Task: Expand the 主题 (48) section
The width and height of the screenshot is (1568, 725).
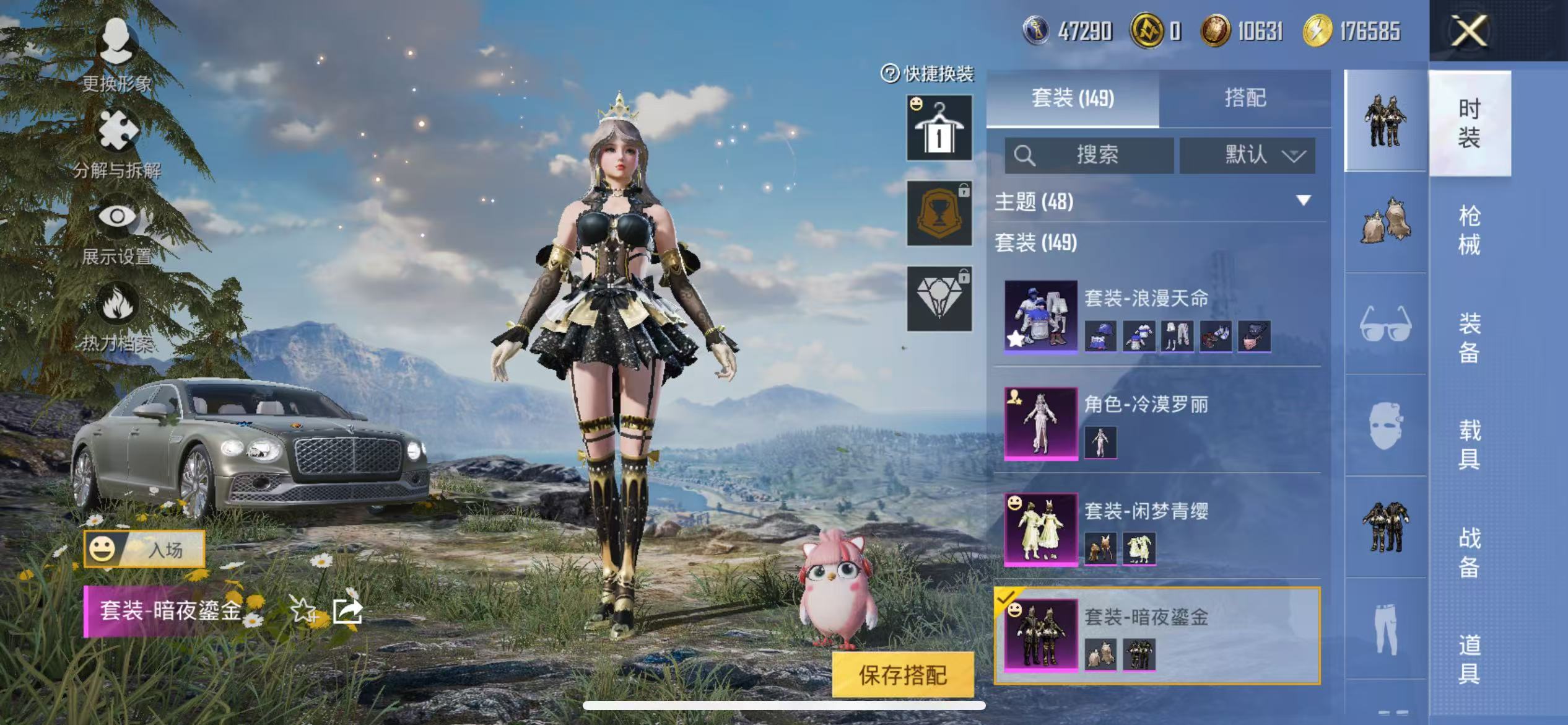Action: tap(1303, 201)
